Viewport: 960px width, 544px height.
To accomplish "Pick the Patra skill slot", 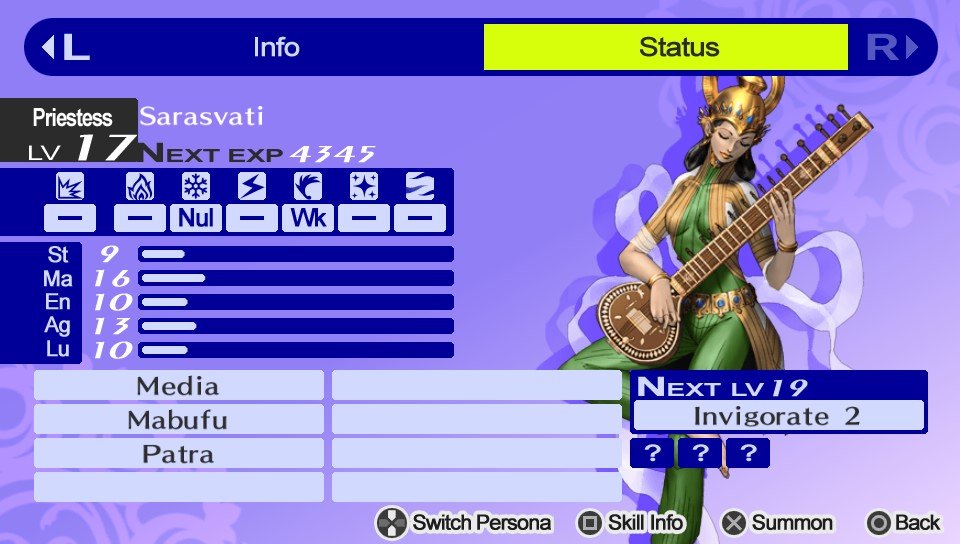I will point(178,454).
